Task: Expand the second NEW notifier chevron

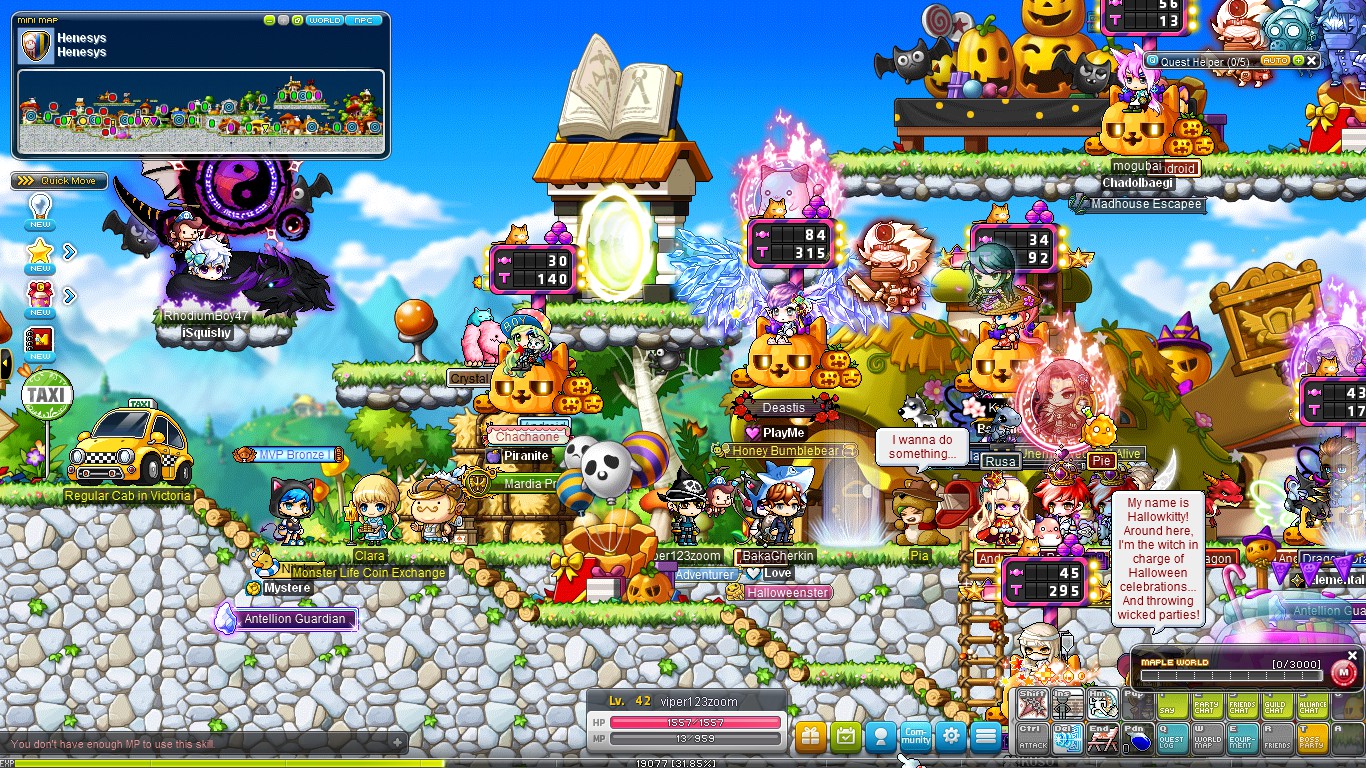Action: pos(68,295)
